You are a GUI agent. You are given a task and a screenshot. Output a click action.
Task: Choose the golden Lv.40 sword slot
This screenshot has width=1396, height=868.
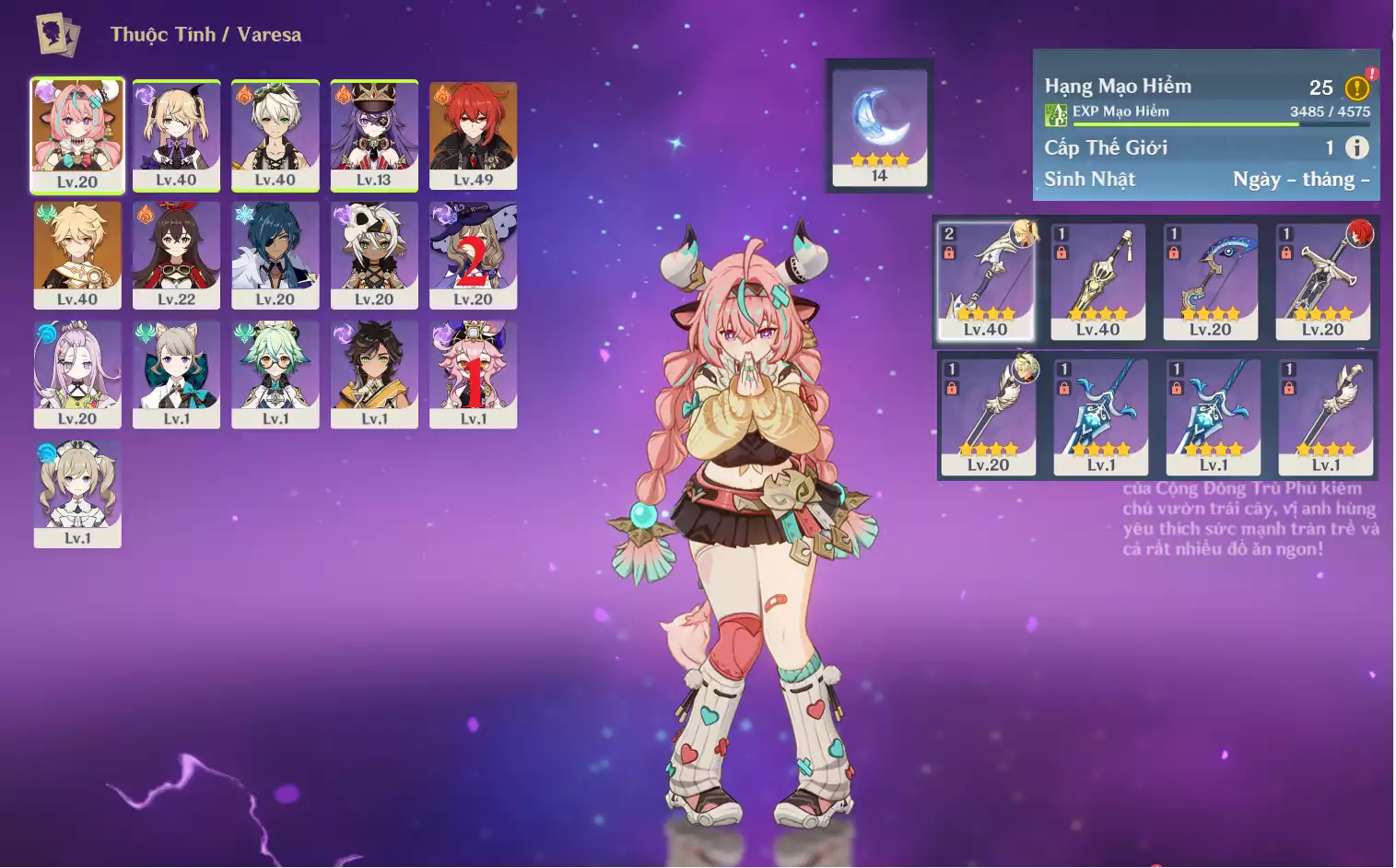pos(1097,280)
